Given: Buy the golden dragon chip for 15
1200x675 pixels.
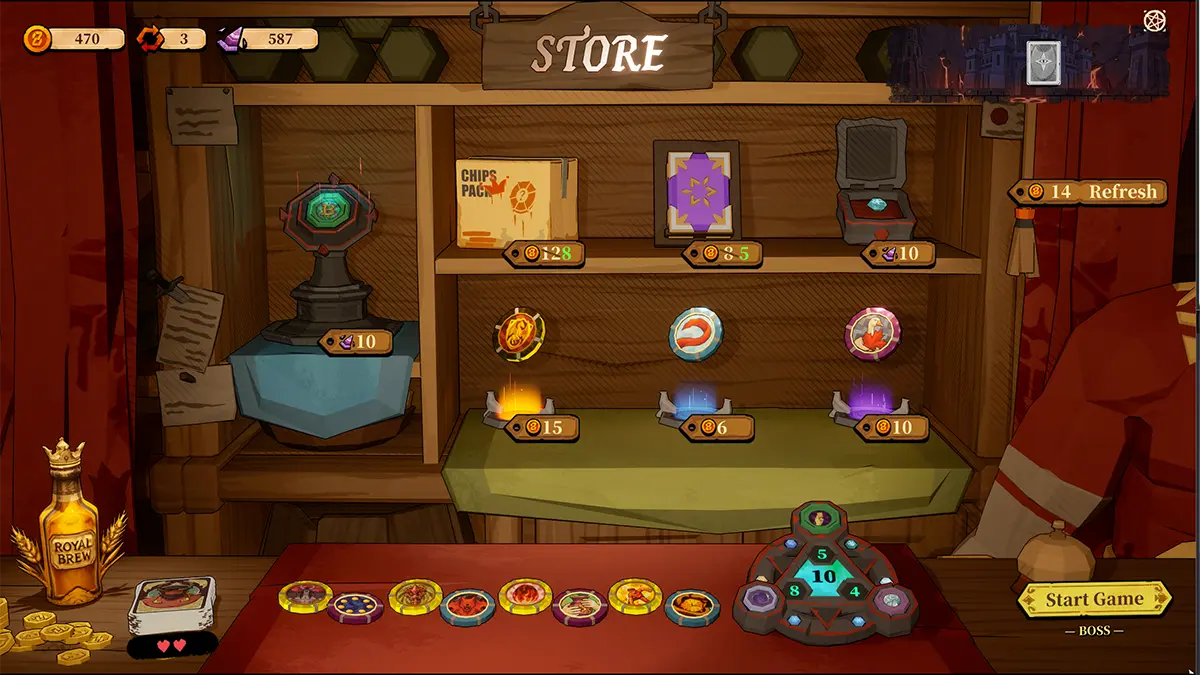Looking at the screenshot, I should pos(520,334).
